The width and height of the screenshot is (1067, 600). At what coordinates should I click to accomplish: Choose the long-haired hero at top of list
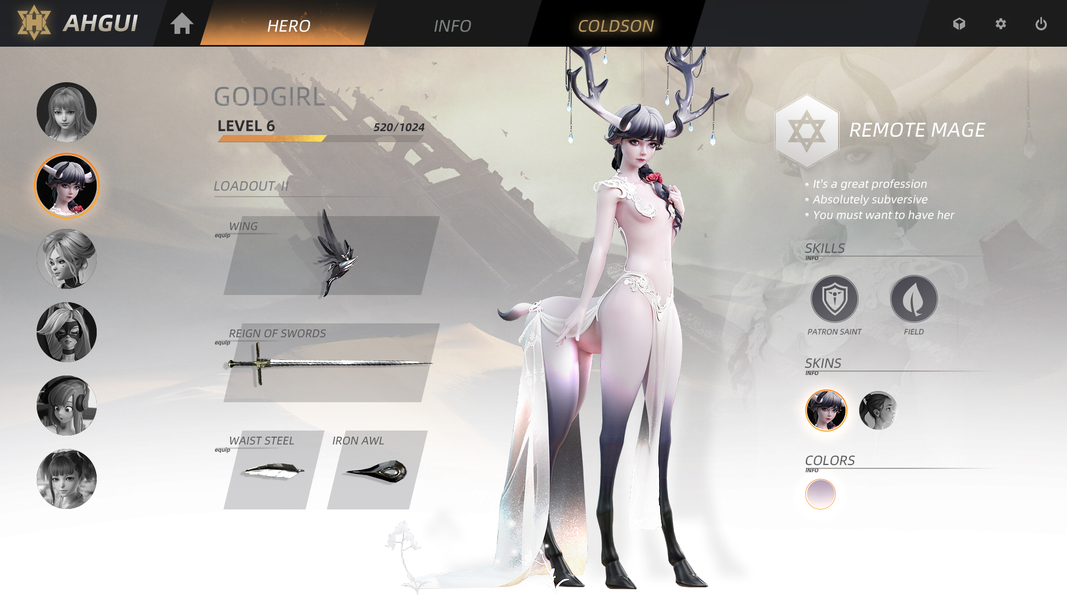[x=67, y=112]
